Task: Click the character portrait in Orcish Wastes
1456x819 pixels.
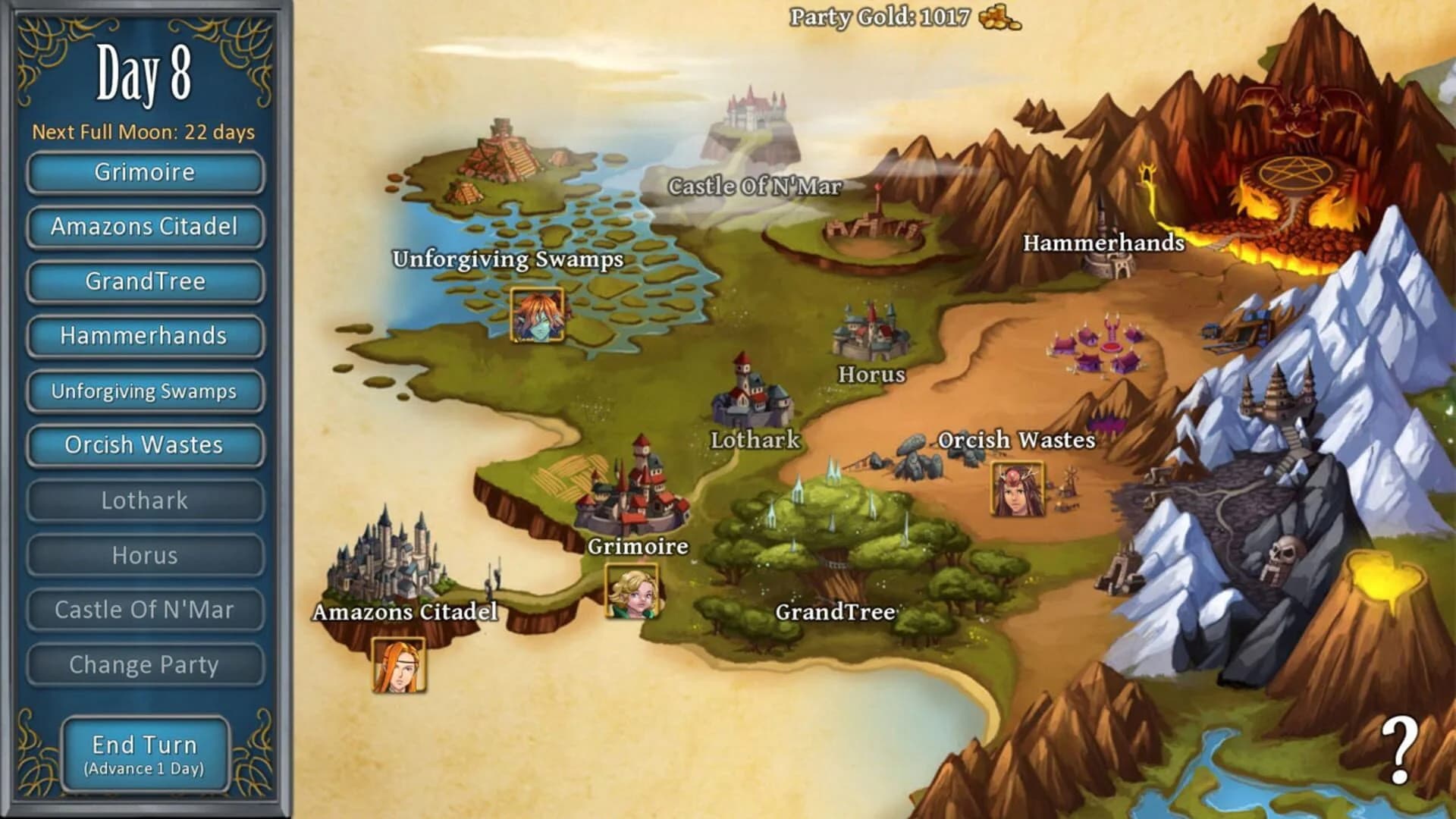Action: point(1017,488)
